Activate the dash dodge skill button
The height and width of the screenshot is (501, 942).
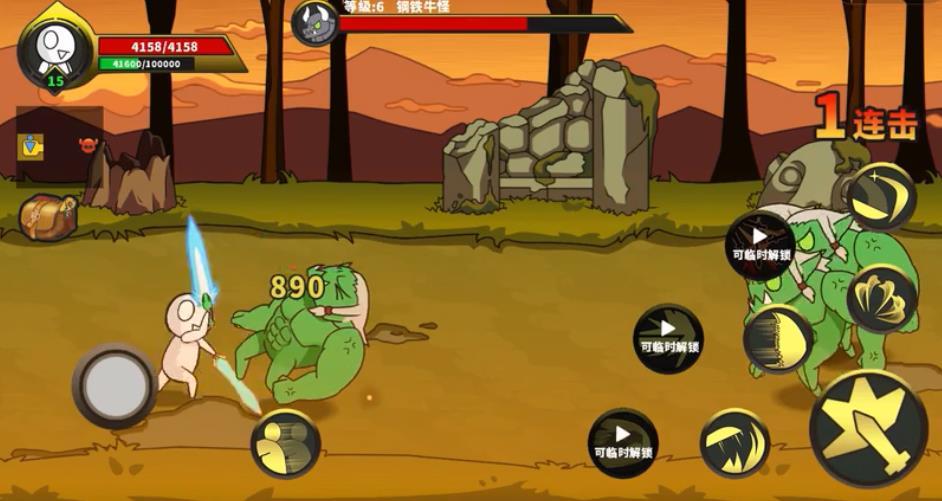285,443
